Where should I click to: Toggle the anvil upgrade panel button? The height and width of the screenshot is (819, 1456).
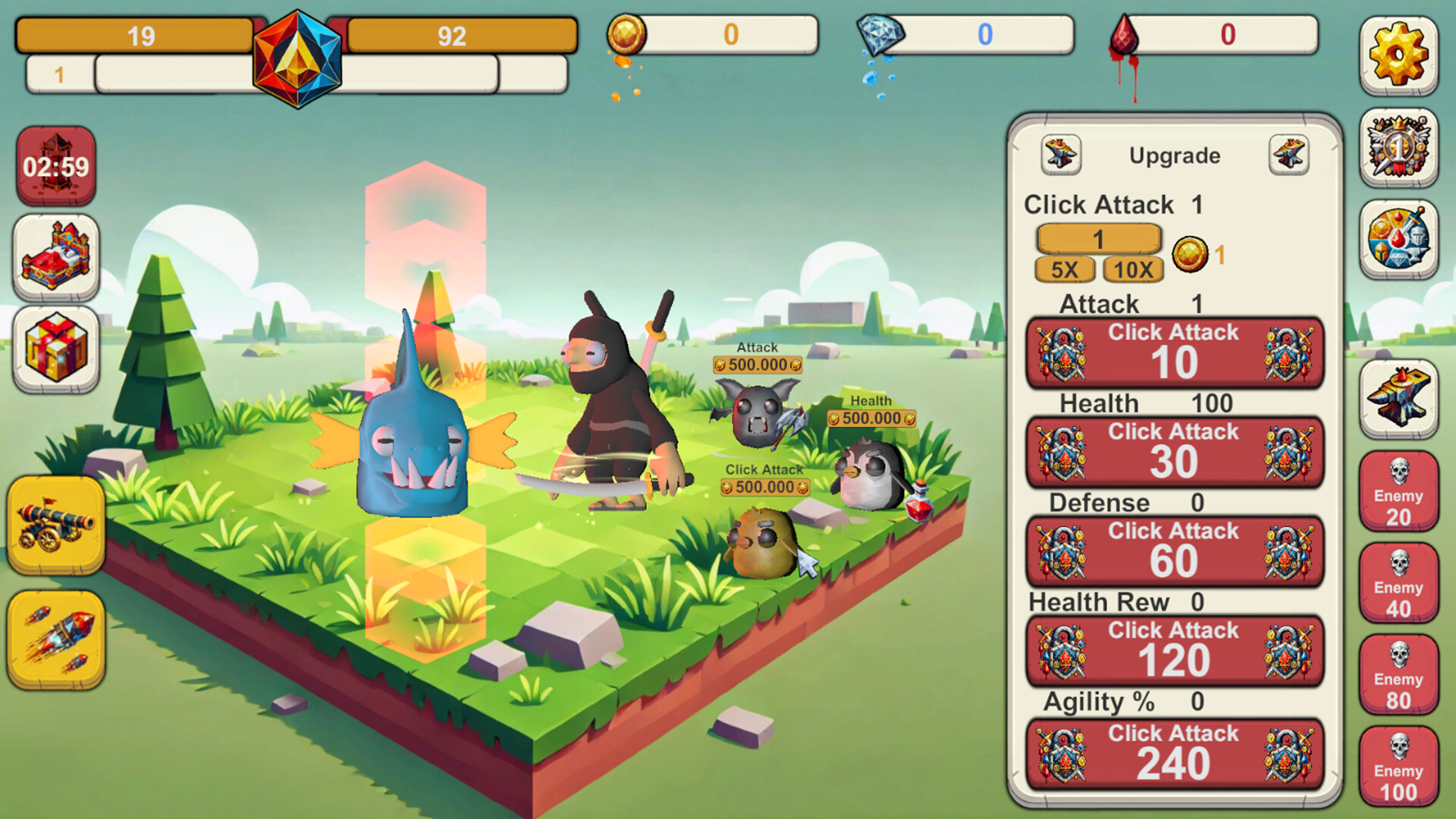(1398, 398)
